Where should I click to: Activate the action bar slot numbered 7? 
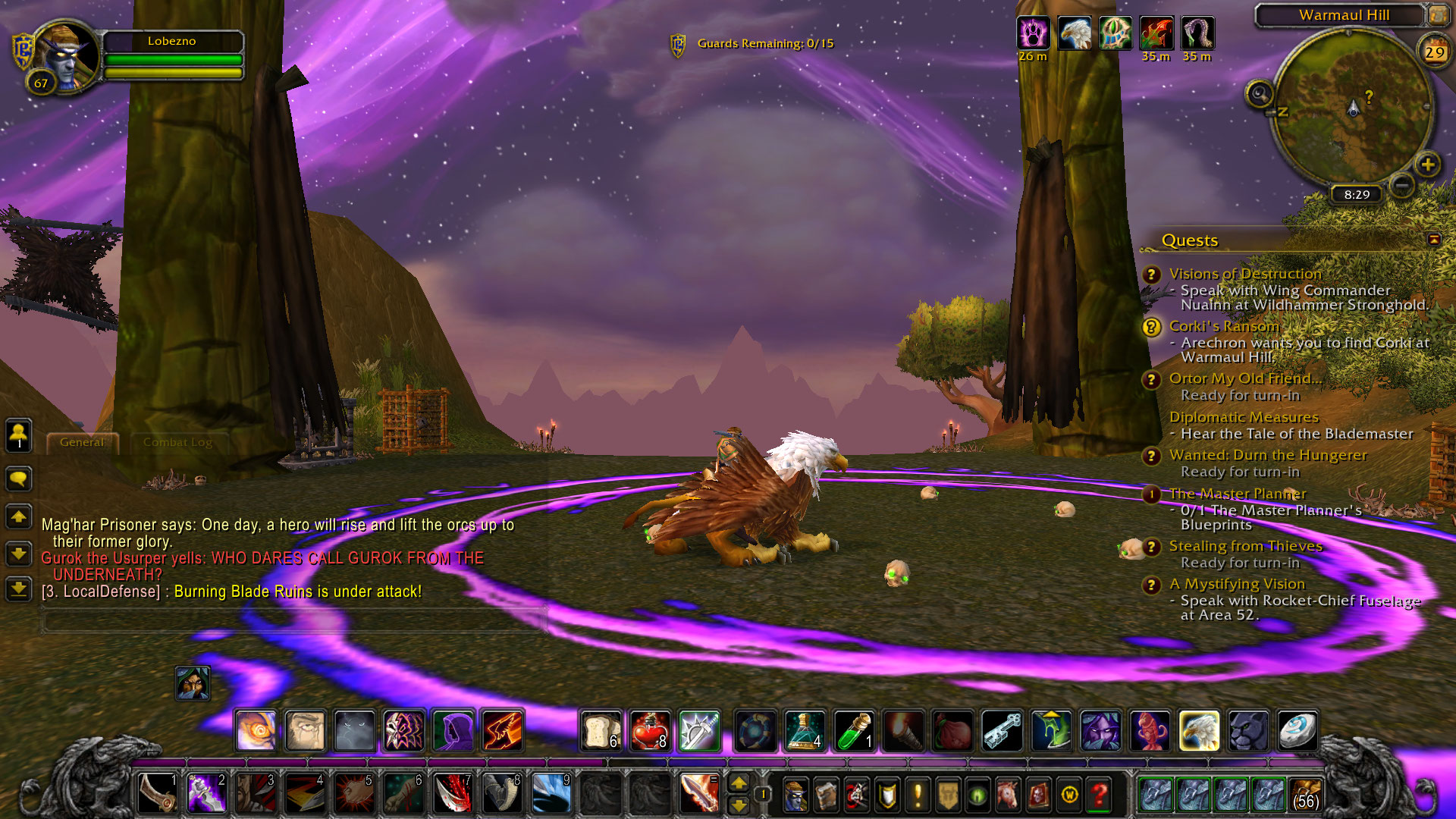[x=453, y=794]
